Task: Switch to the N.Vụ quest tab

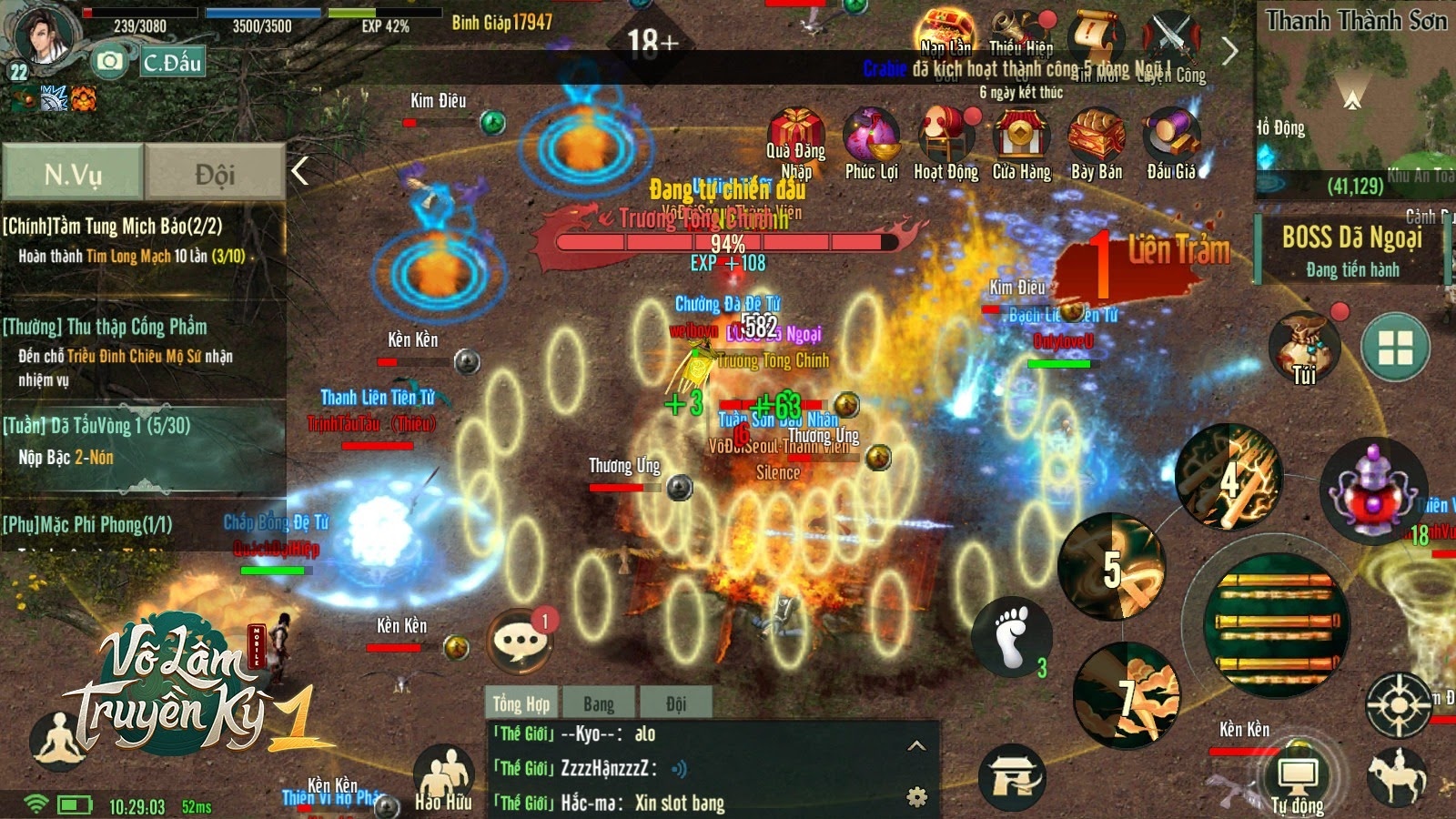Action: (x=73, y=172)
